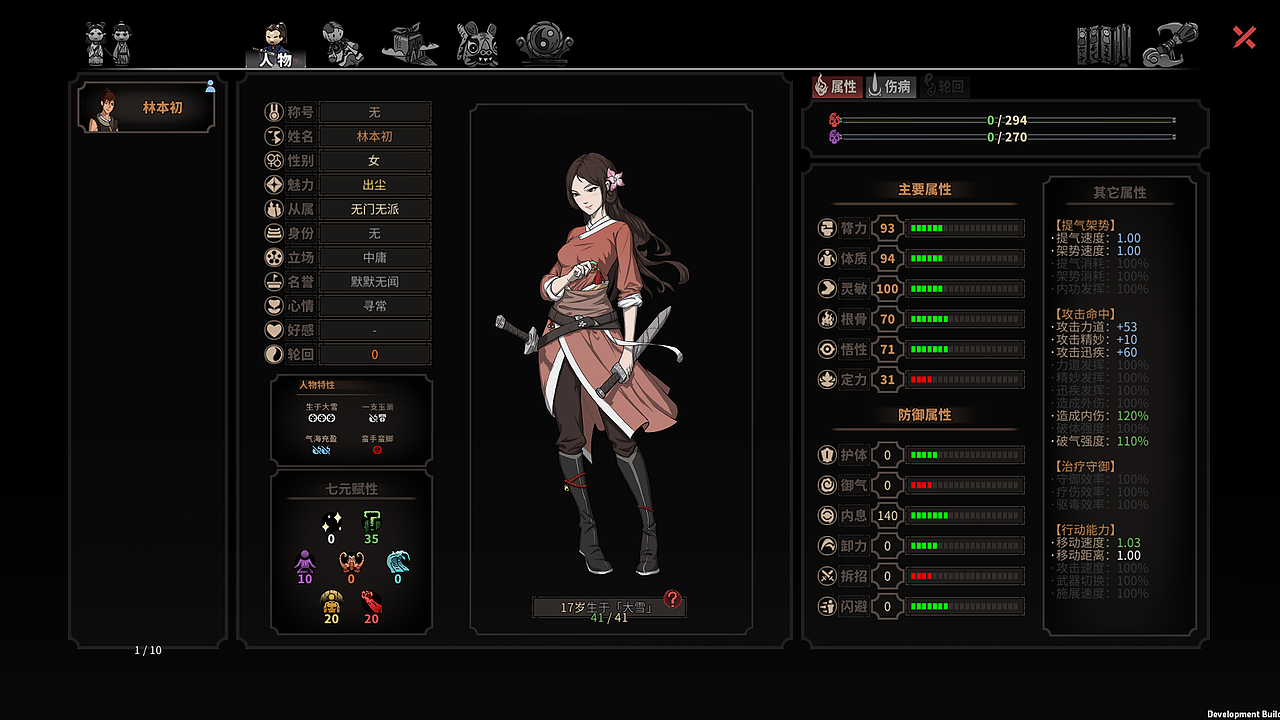Switch to the 属性 attributes tab

pyautogui.click(x=836, y=86)
